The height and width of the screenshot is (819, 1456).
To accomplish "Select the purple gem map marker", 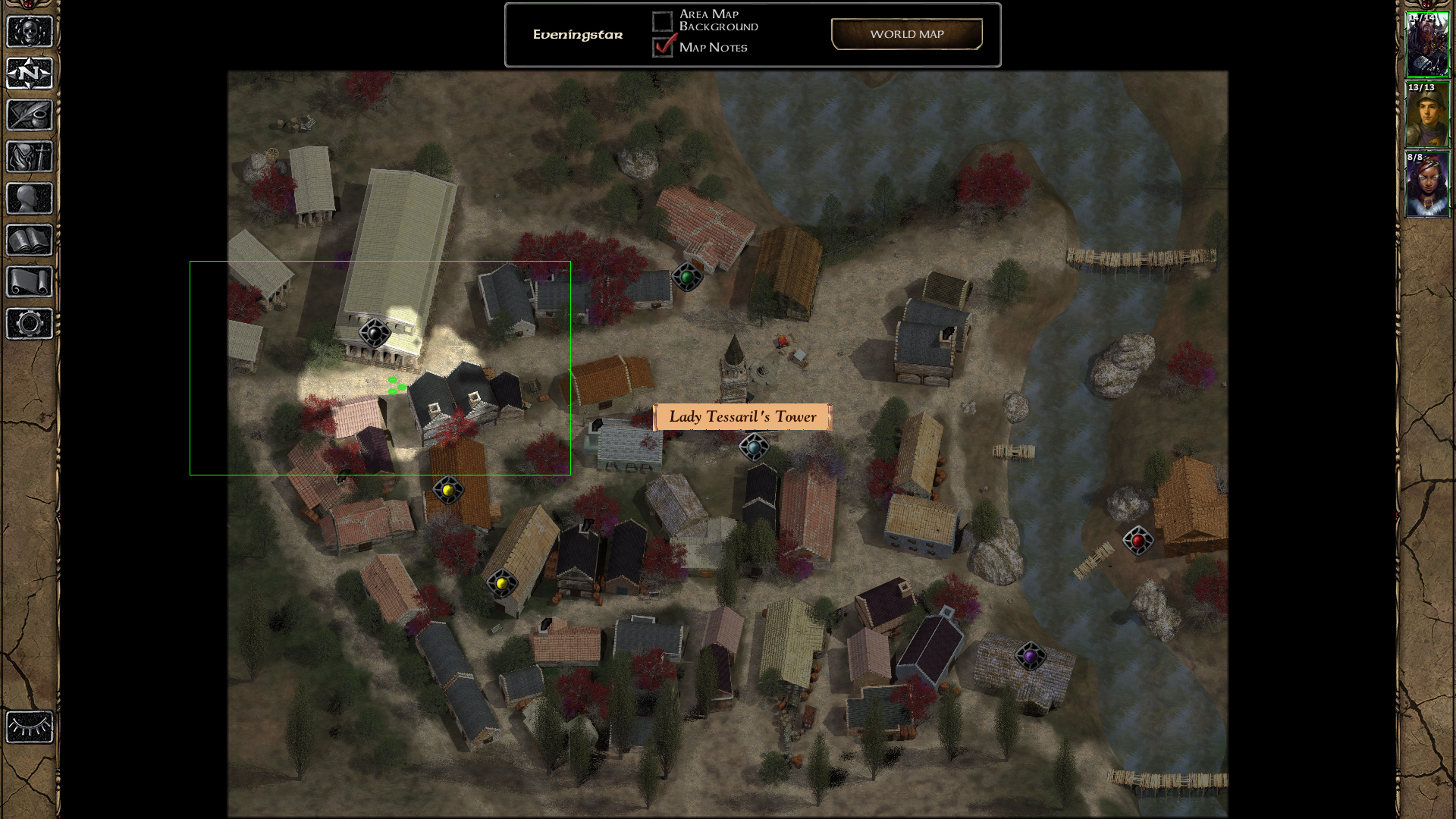I will tap(1030, 656).
